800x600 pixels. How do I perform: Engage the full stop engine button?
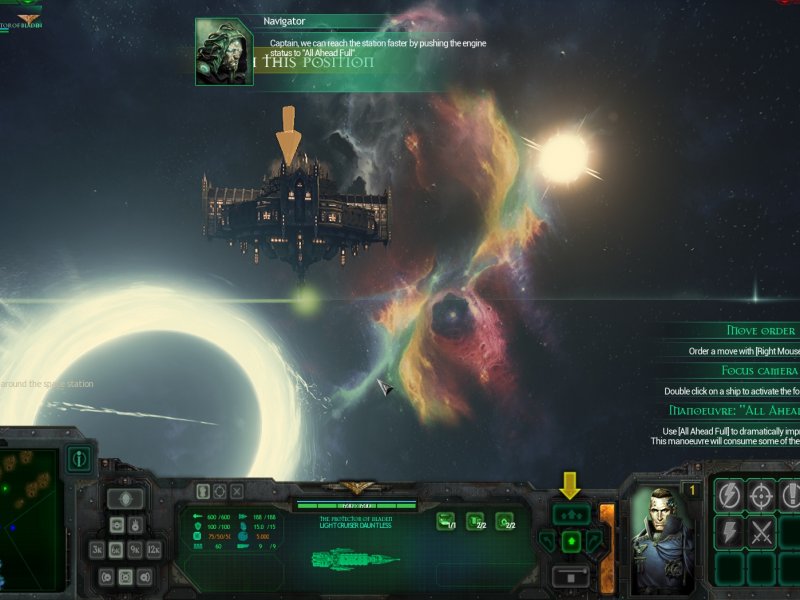tap(571, 577)
